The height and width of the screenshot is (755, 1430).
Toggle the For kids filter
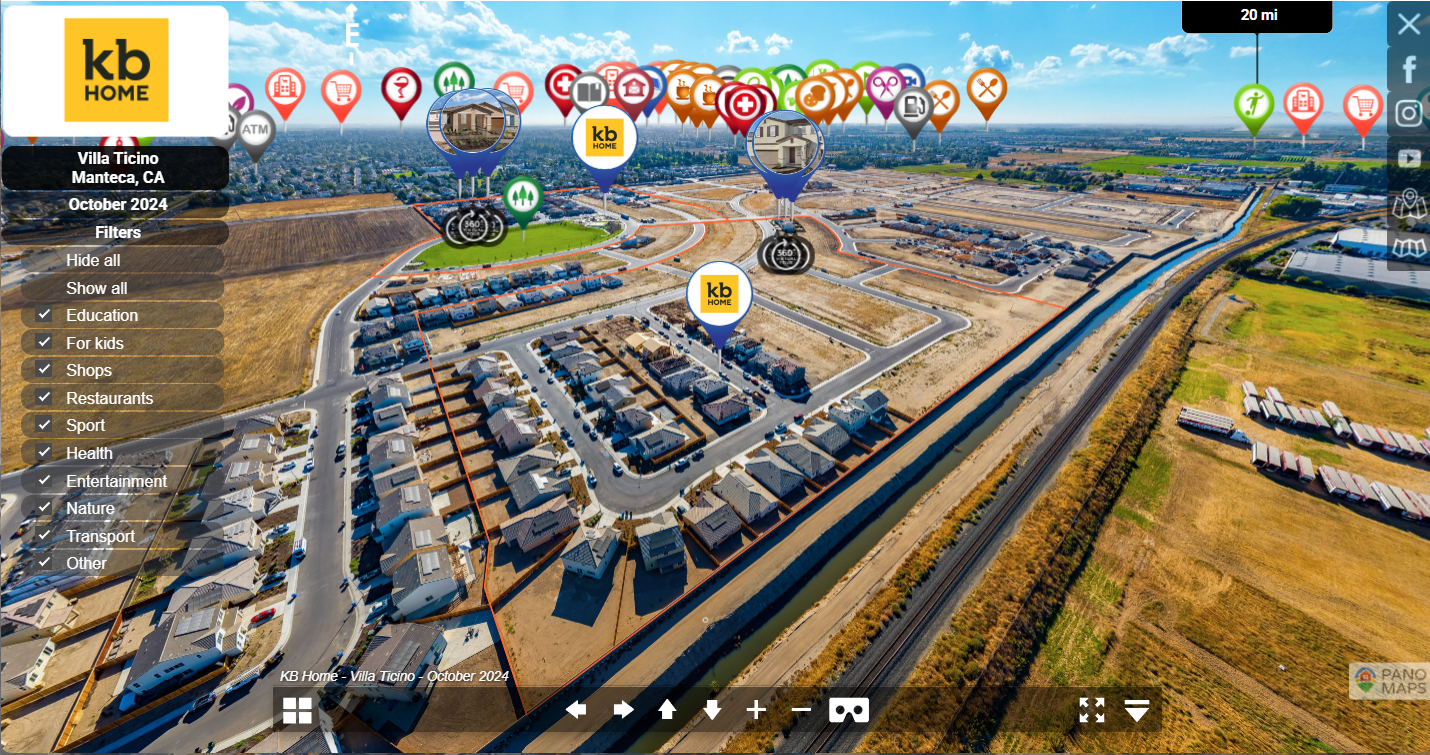click(x=45, y=343)
